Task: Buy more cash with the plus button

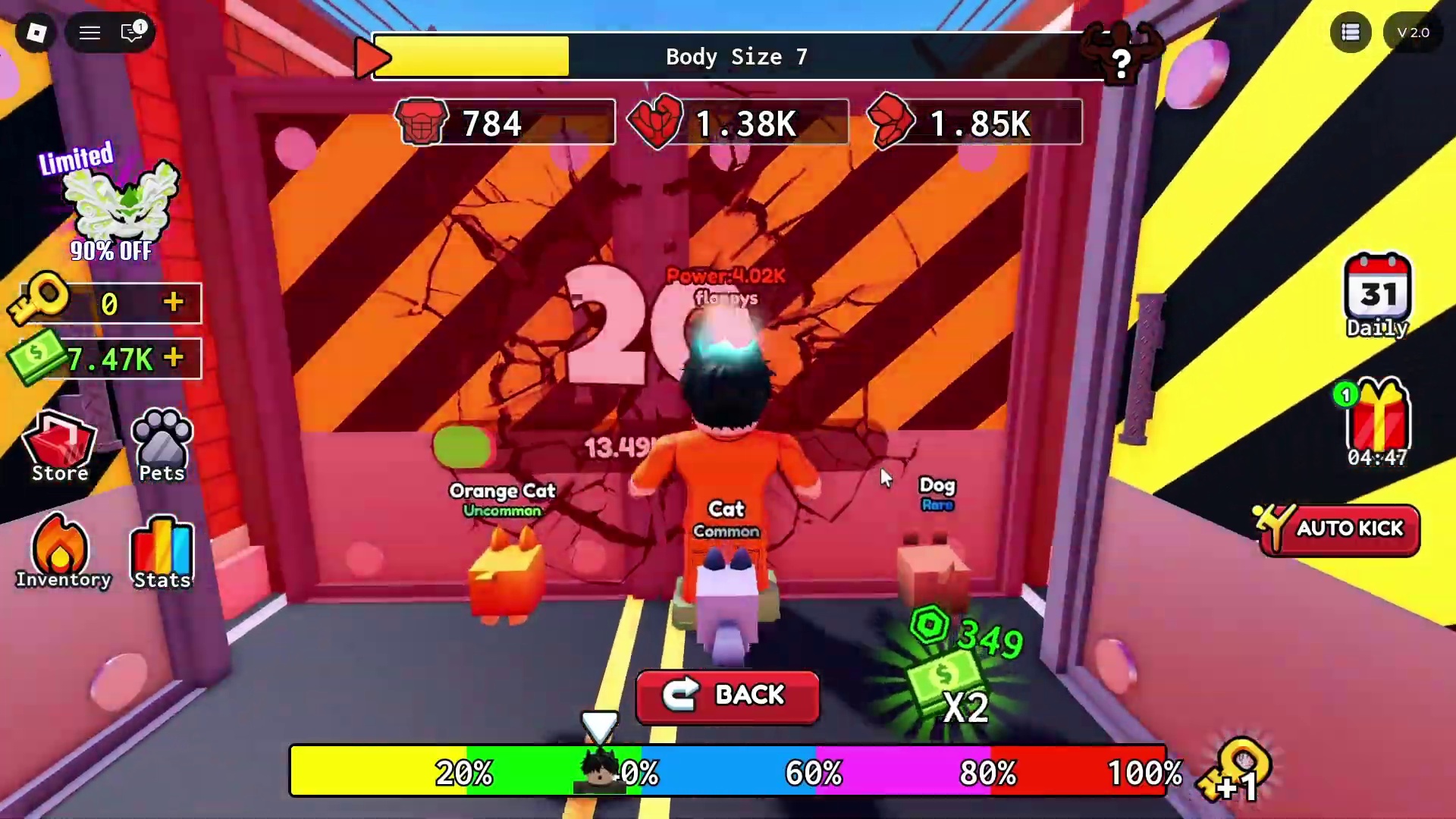Action: pos(174,357)
